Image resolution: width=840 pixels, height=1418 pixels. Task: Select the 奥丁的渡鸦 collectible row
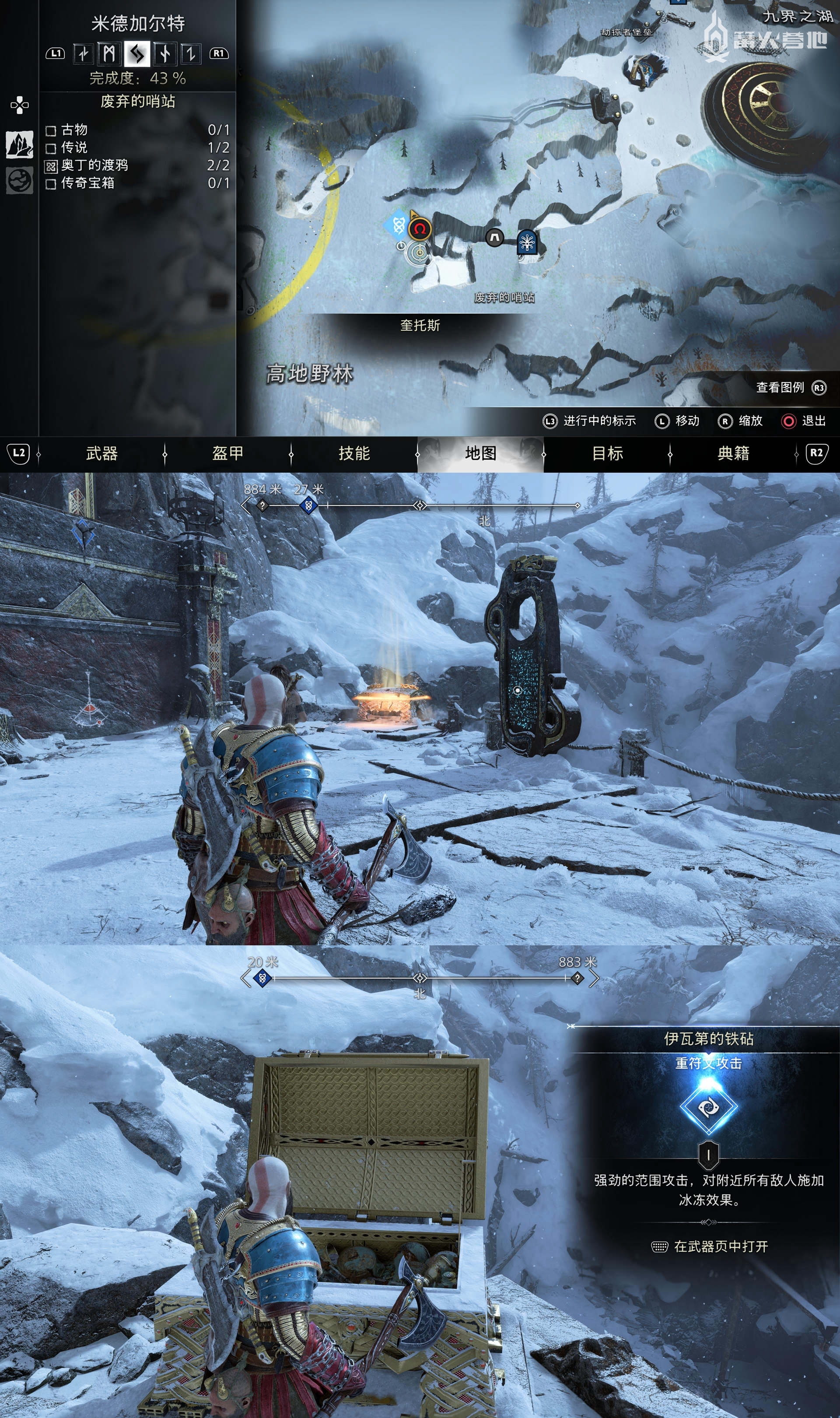(x=136, y=165)
